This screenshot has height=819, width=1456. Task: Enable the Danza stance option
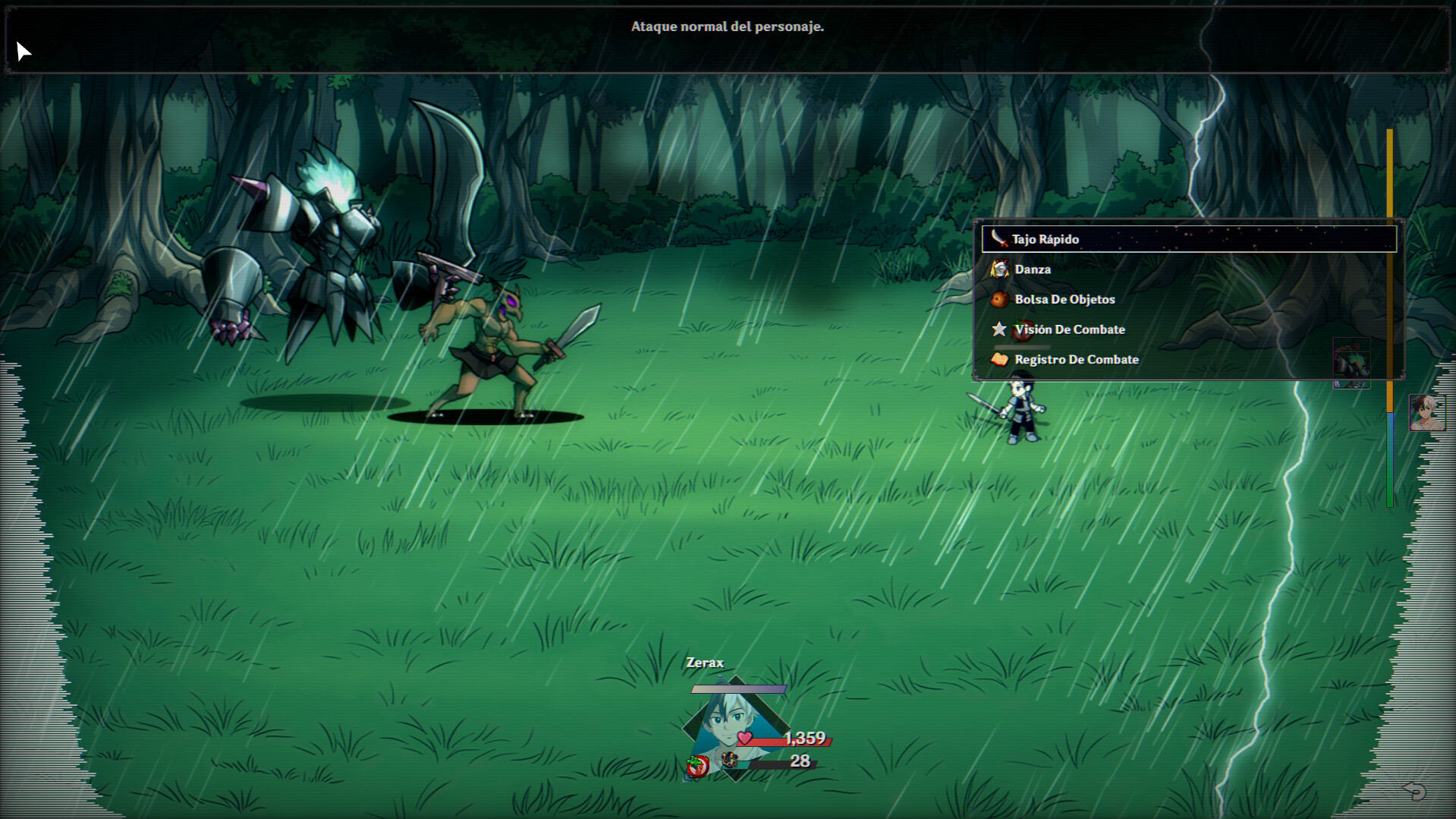(x=1033, y=269)
